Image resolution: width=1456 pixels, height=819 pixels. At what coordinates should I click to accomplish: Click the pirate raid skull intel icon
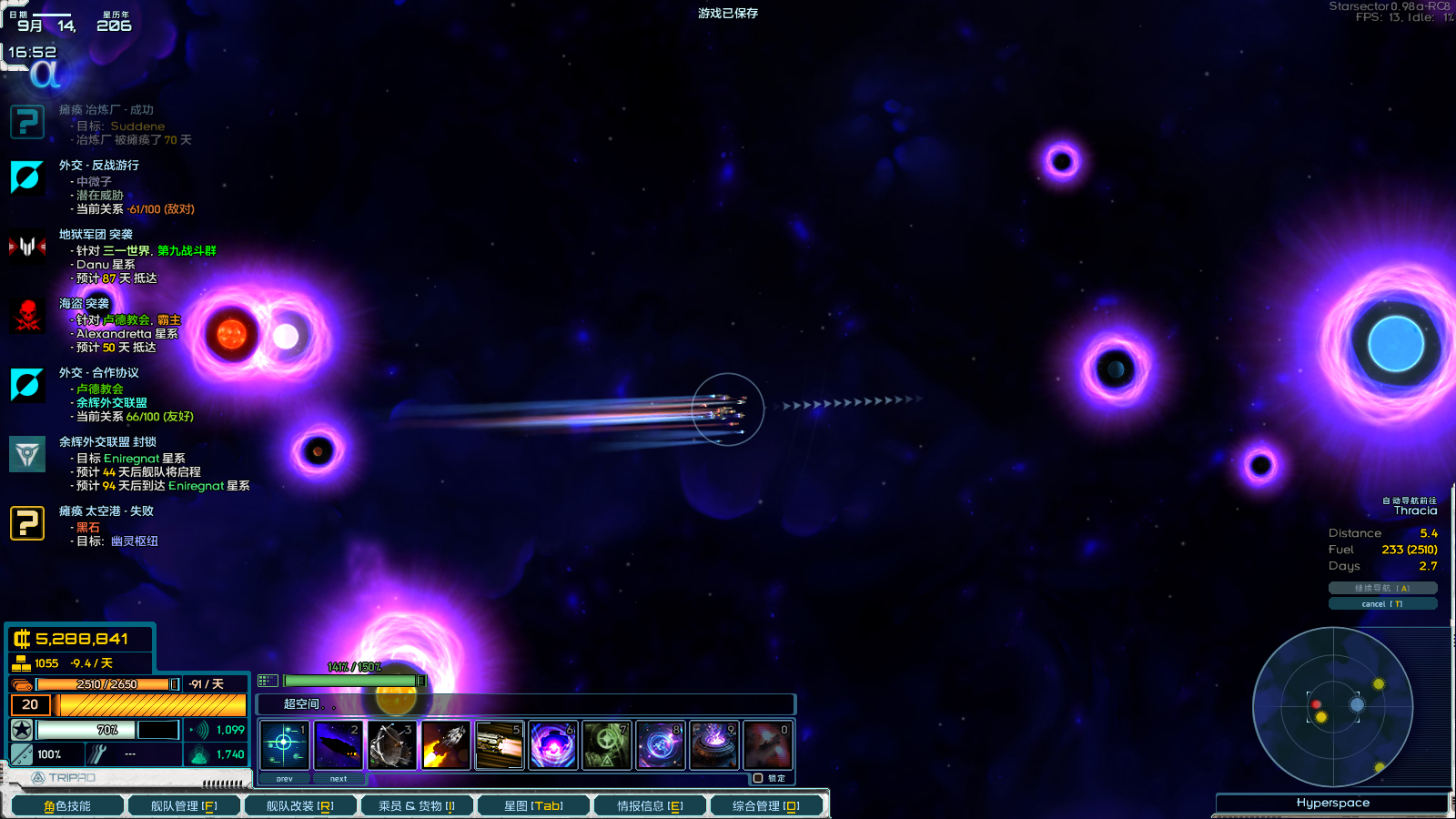click(27, 317)
